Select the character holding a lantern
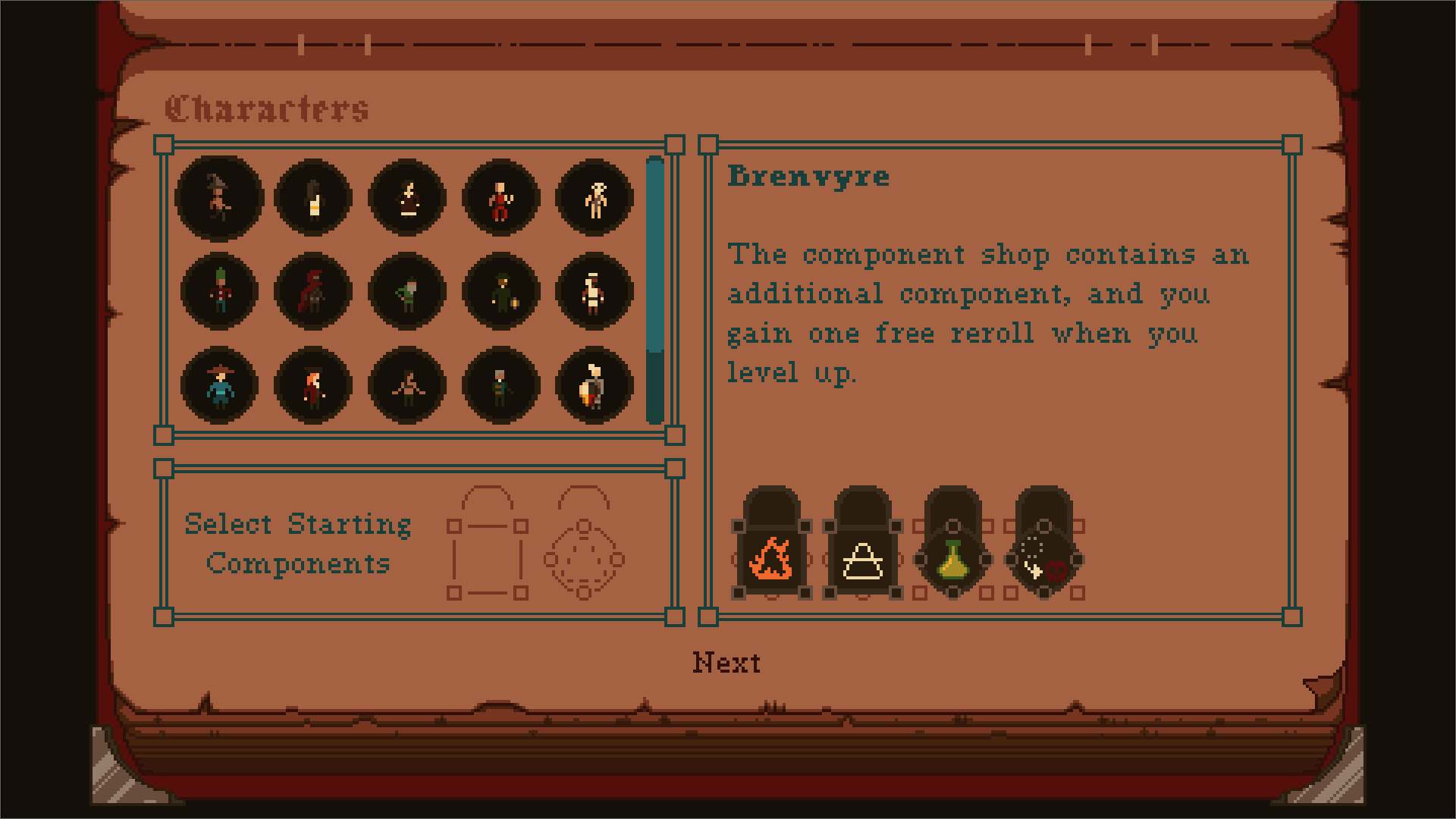The height and width of the screenshot is (819, 1456). click(x=500, y=292)
